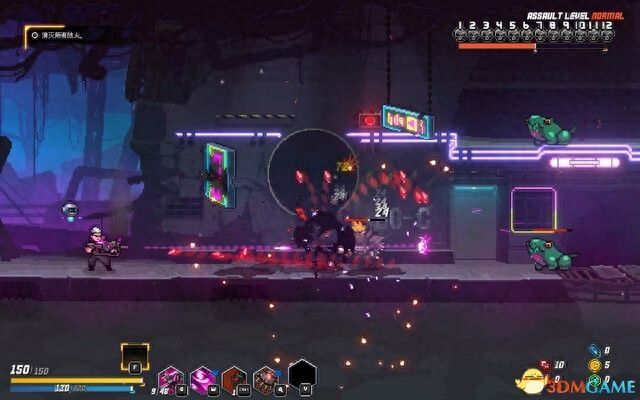Screen dimensions: 640x400
Task: Activate the red mech skill icon
Action: coord(267,379)
